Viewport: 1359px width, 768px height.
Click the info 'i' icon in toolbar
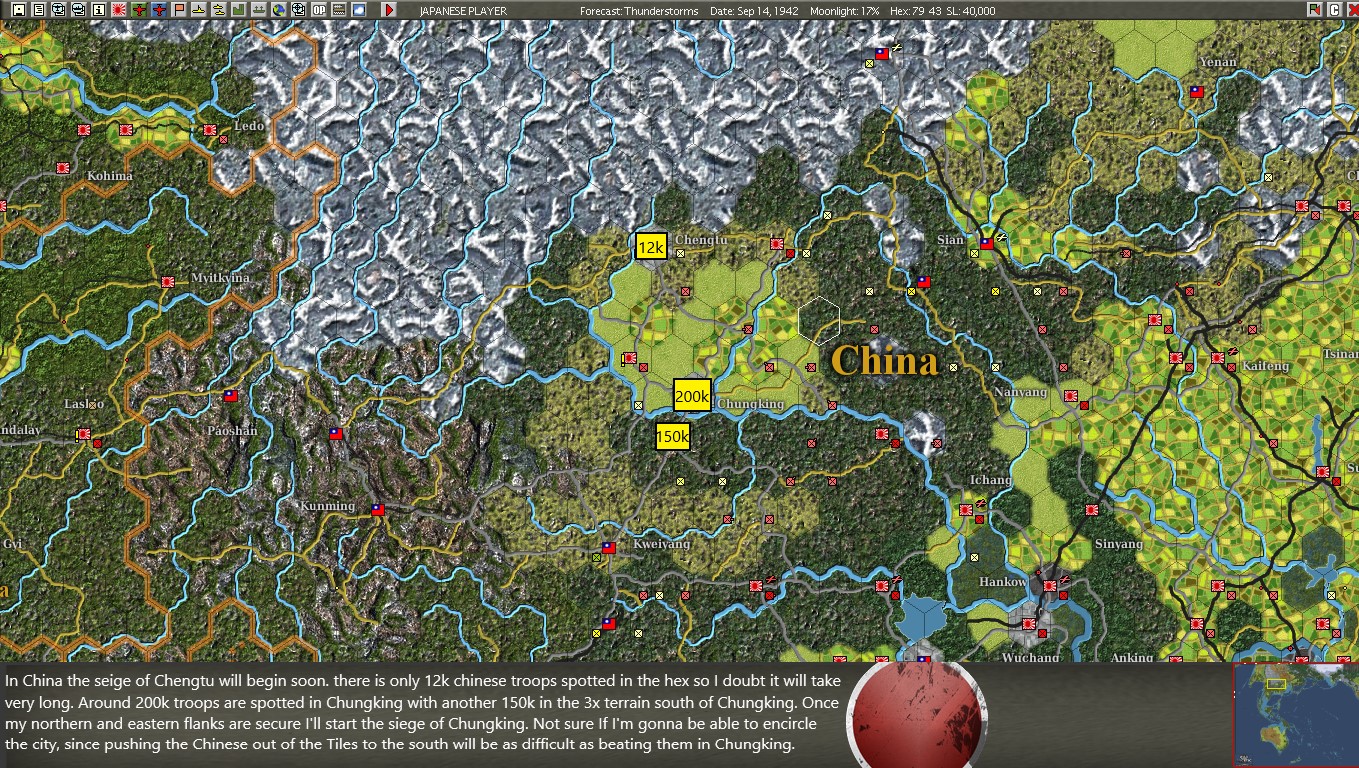click(98, 10)
